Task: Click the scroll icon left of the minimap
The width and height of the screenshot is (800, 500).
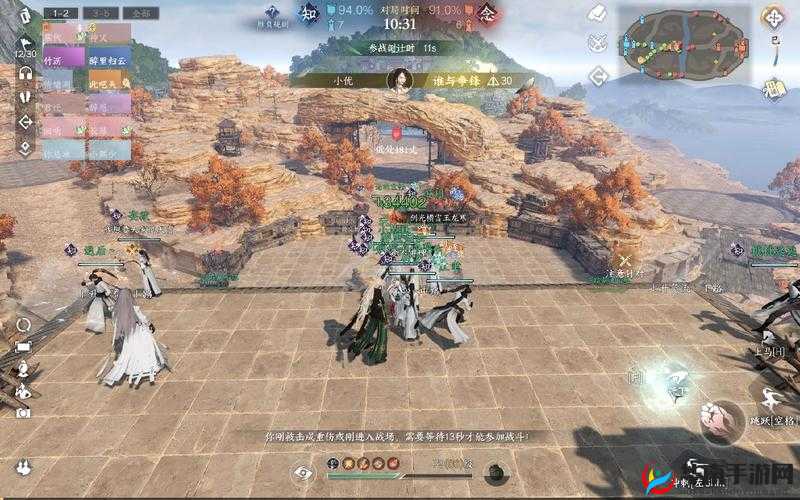Action: [x=598, y=14]
